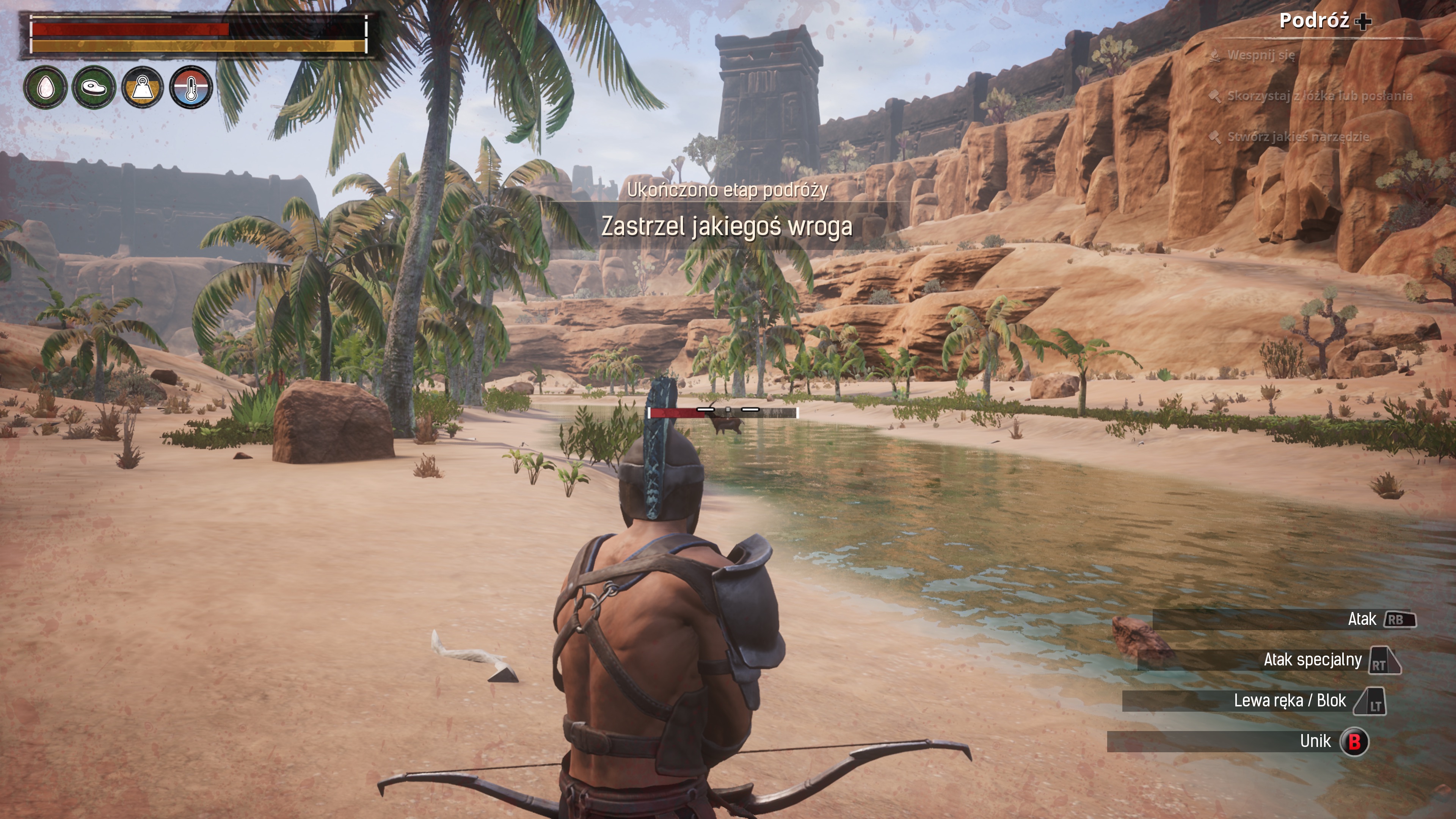Expand the Podróż journey tracker
This screenshot has width=1456, height=819.
[x=1324, y=21]
